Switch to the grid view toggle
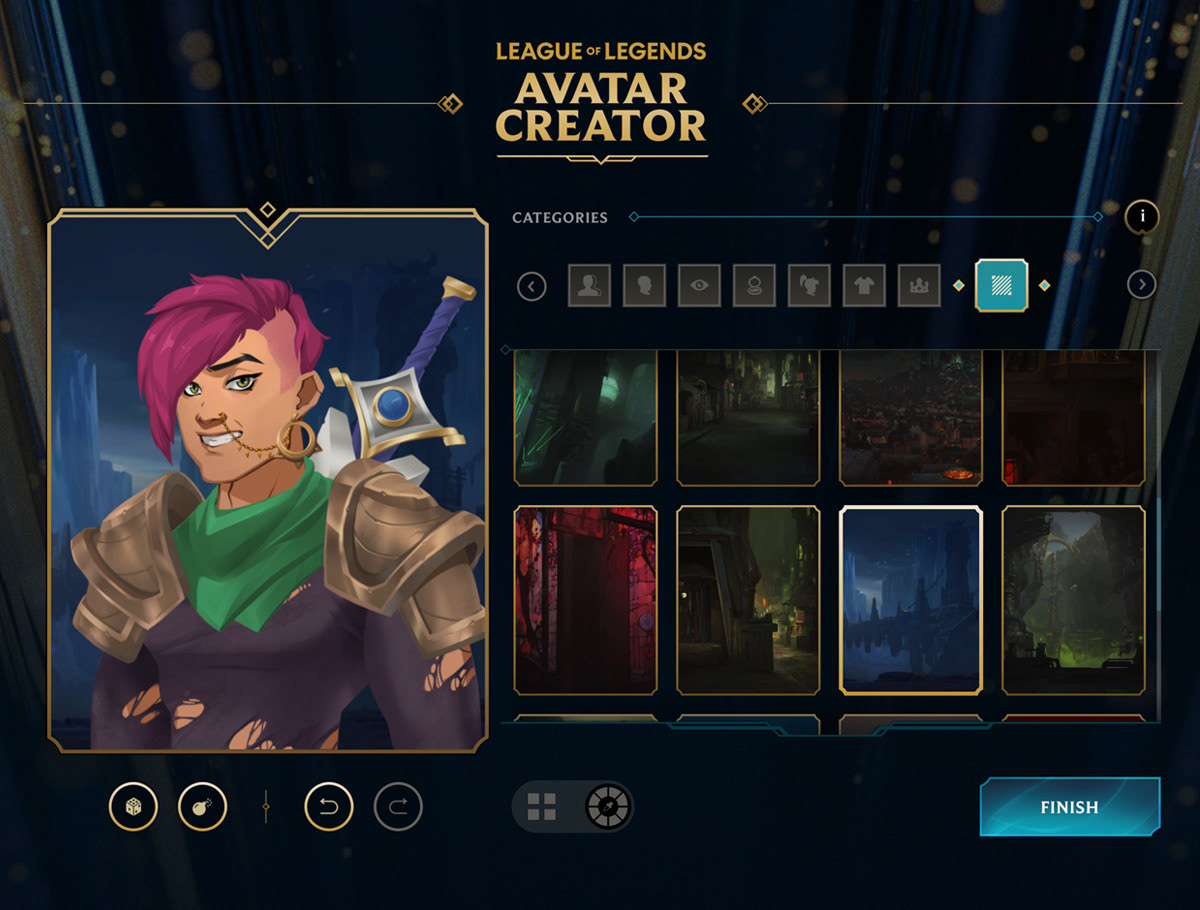Viewport: 1200px width, 910px height. click(542, 807)
